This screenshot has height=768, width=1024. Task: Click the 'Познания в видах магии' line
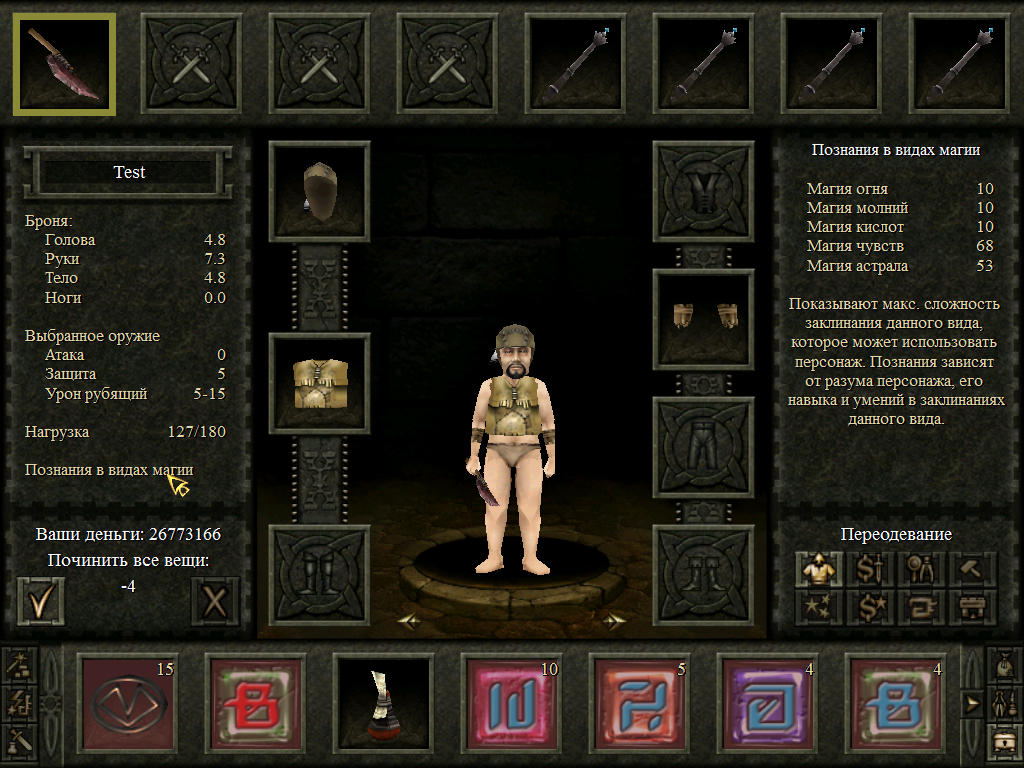(x=109, y=469)
